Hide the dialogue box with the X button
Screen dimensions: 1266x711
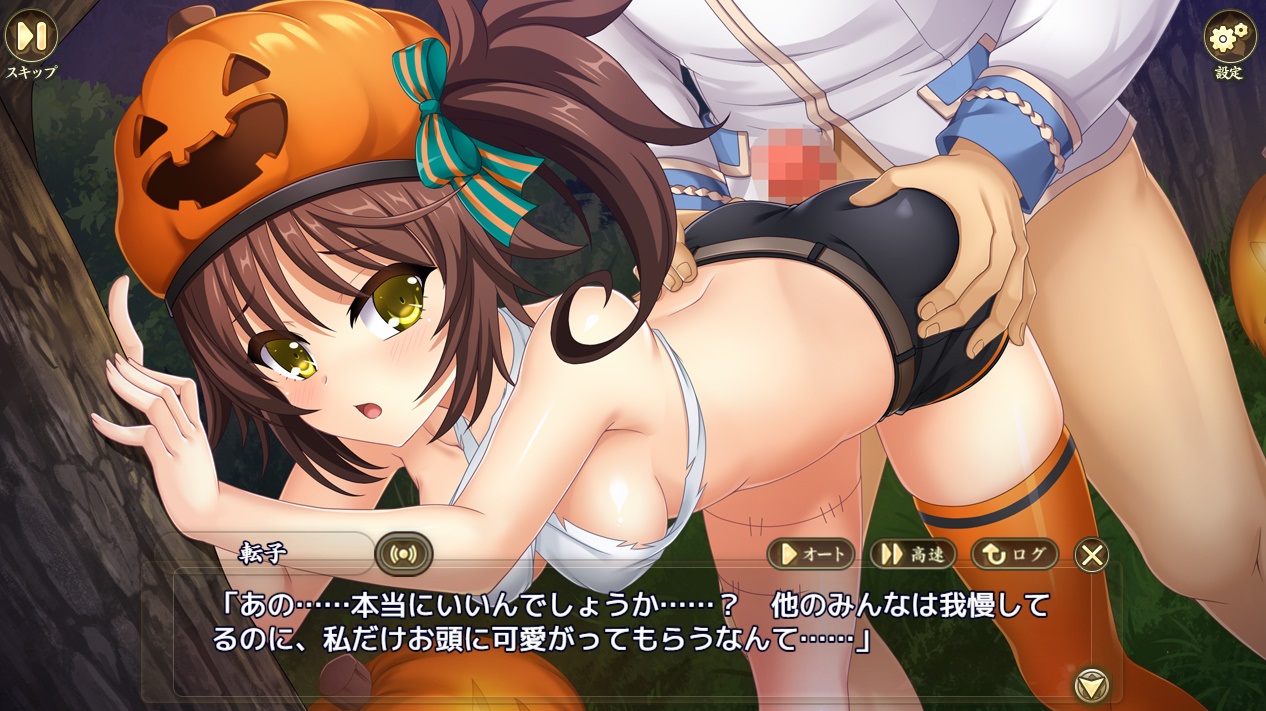1091,554
